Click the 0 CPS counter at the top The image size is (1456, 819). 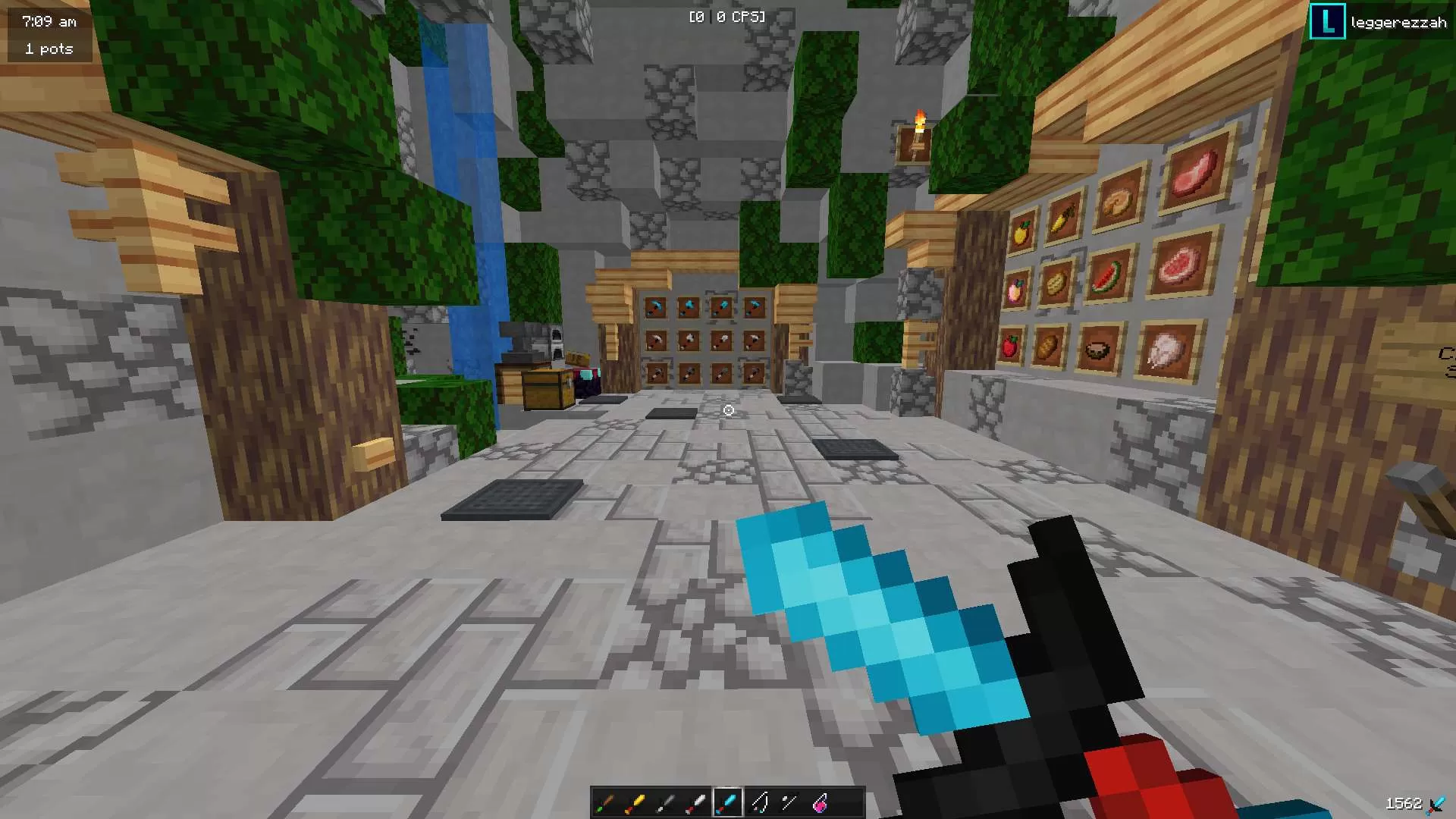pyautogui.click(x=726, y=15)
